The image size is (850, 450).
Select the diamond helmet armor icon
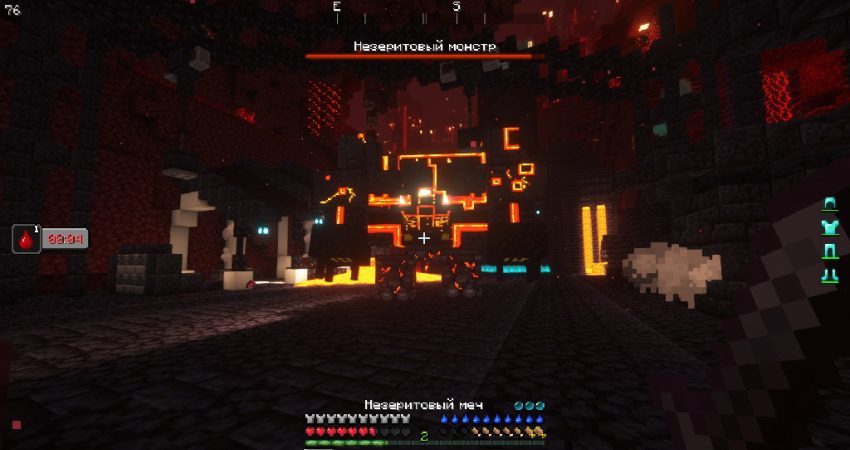[x=828, y=204]
